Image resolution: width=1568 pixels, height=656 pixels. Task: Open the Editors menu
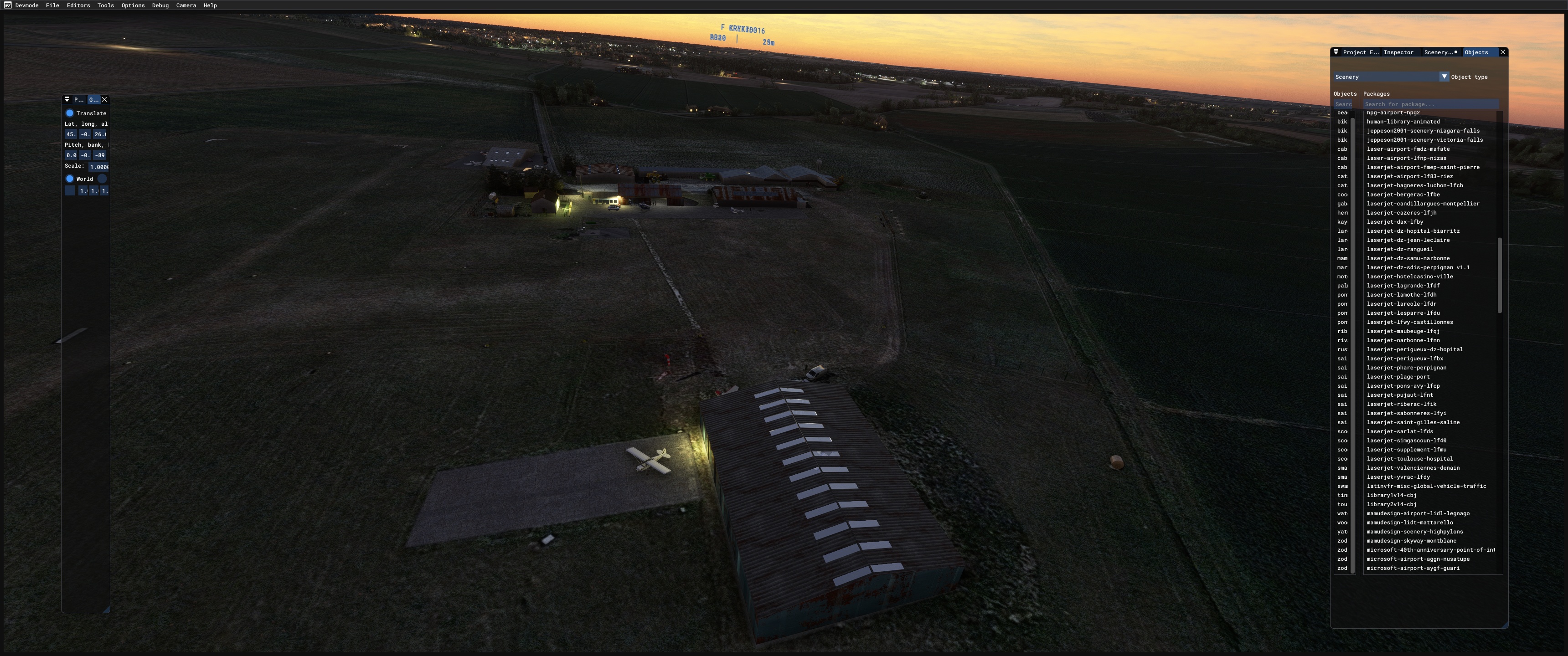(78, 5)
